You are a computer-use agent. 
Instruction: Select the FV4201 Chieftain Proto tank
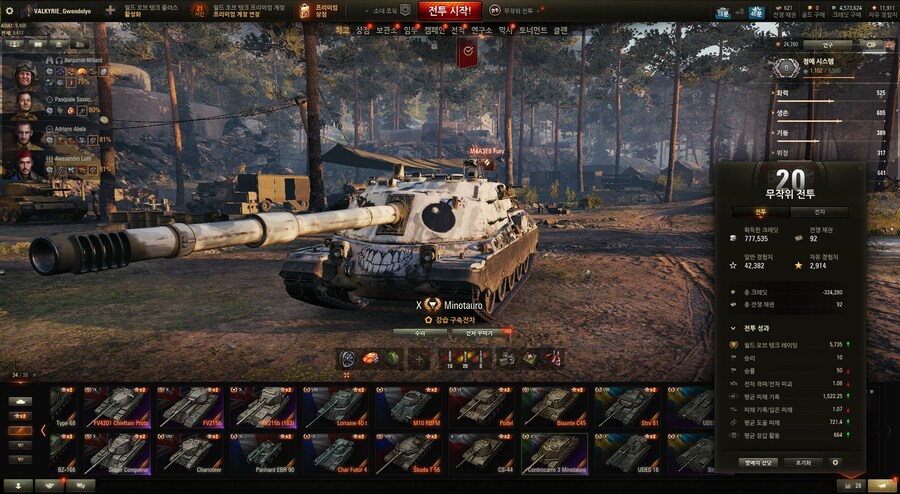click(117, 407)
